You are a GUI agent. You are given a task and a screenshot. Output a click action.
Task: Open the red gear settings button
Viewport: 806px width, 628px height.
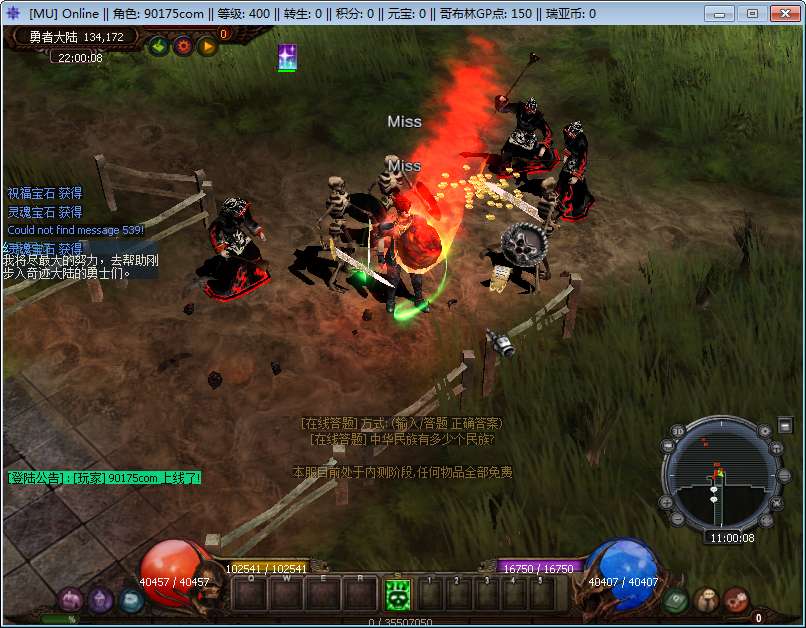tap(182, 46)
